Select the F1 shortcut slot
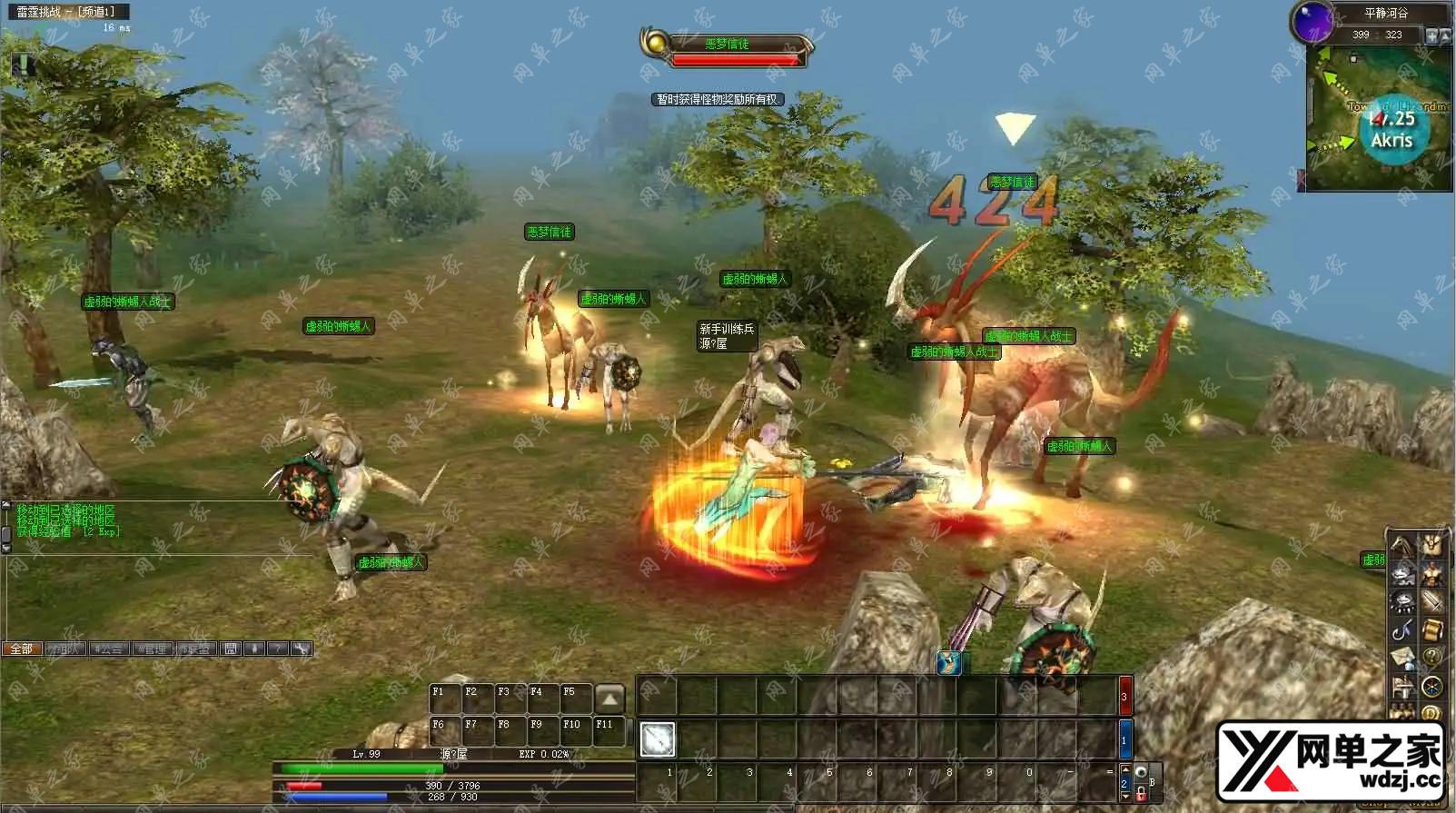Viewport: 1456px width, 813px height. click(444, 699)
